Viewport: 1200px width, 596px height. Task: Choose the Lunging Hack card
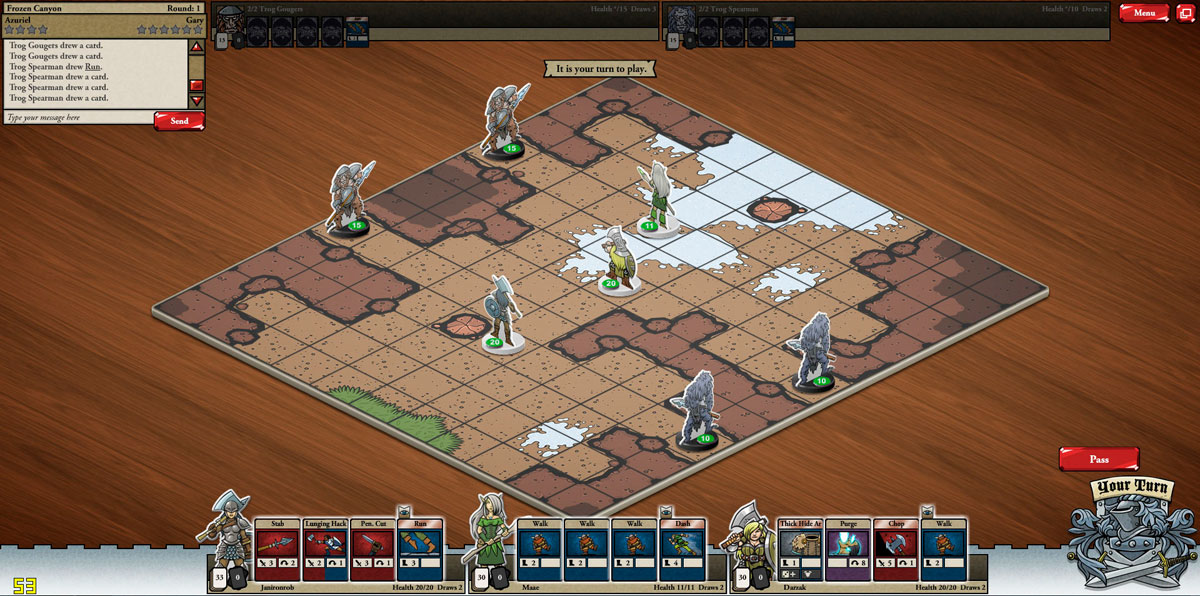pos(325,550)
